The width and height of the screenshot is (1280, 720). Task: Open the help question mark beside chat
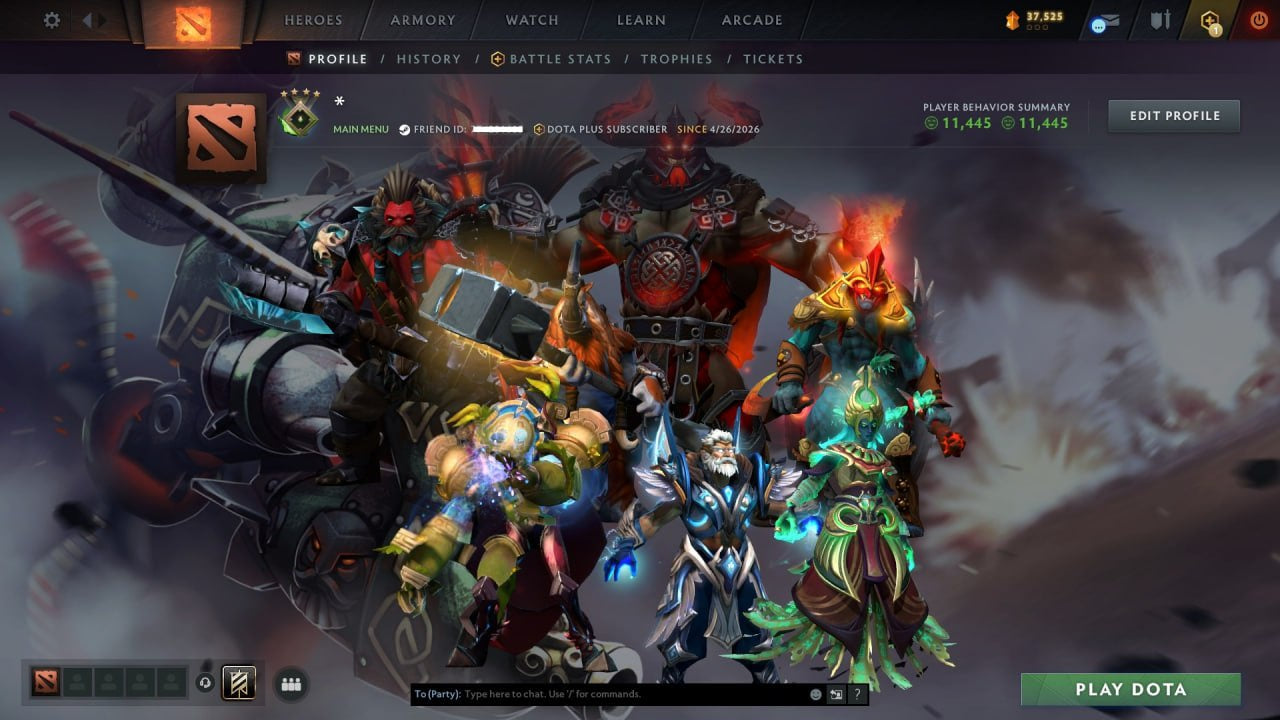pyautogui.click(x=857, y=693)
